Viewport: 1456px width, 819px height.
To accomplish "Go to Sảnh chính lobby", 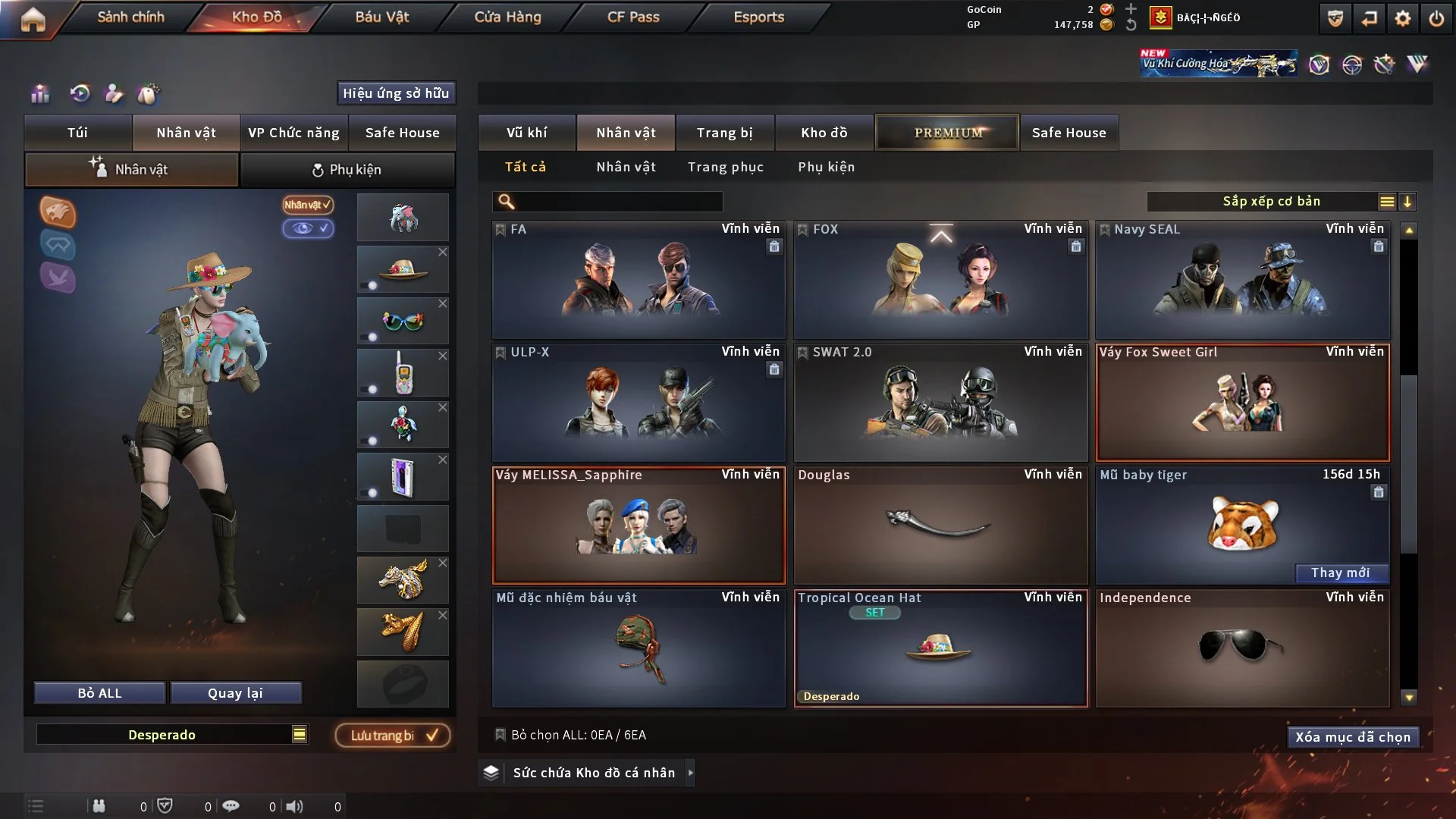I will (x=130, y=17).
